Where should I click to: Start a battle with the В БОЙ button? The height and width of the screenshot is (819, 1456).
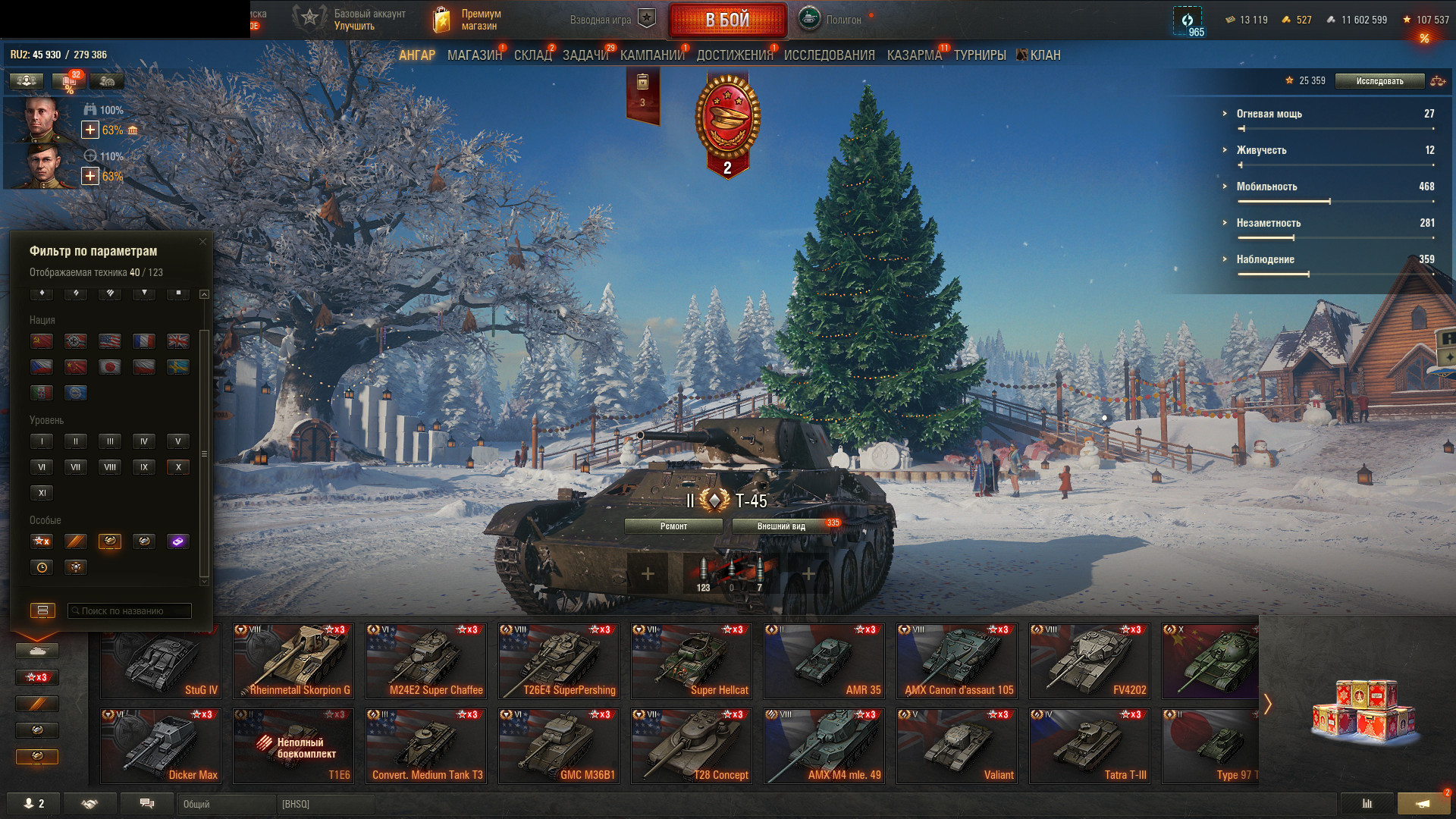[x=726, y=20]
